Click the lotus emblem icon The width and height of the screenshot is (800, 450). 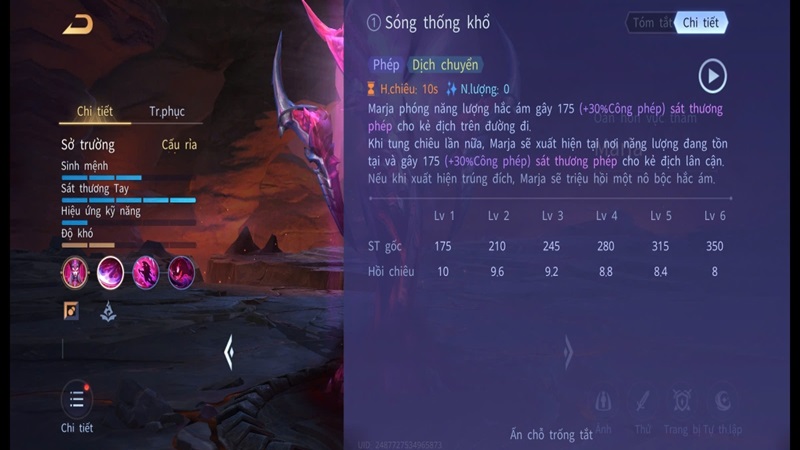pyautogui.click(x=108, y=311)
